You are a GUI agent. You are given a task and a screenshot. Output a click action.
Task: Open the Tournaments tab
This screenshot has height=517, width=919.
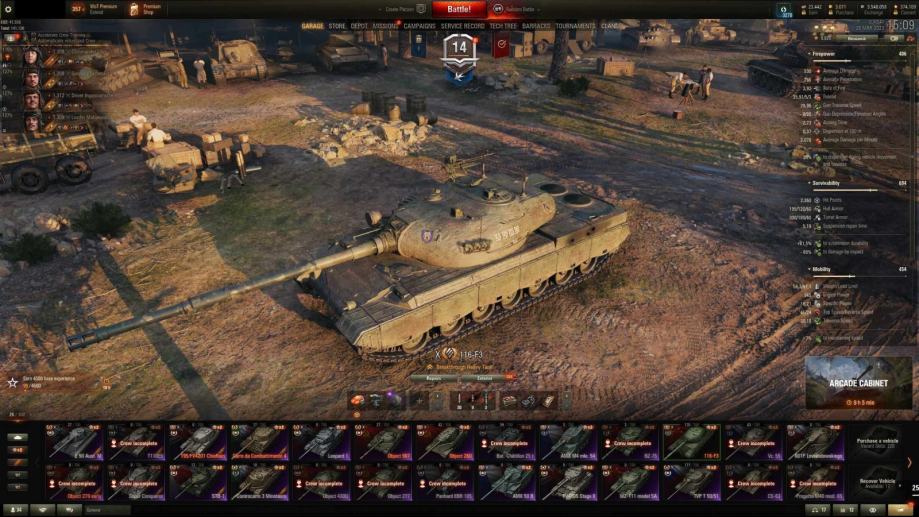(576, 26)
